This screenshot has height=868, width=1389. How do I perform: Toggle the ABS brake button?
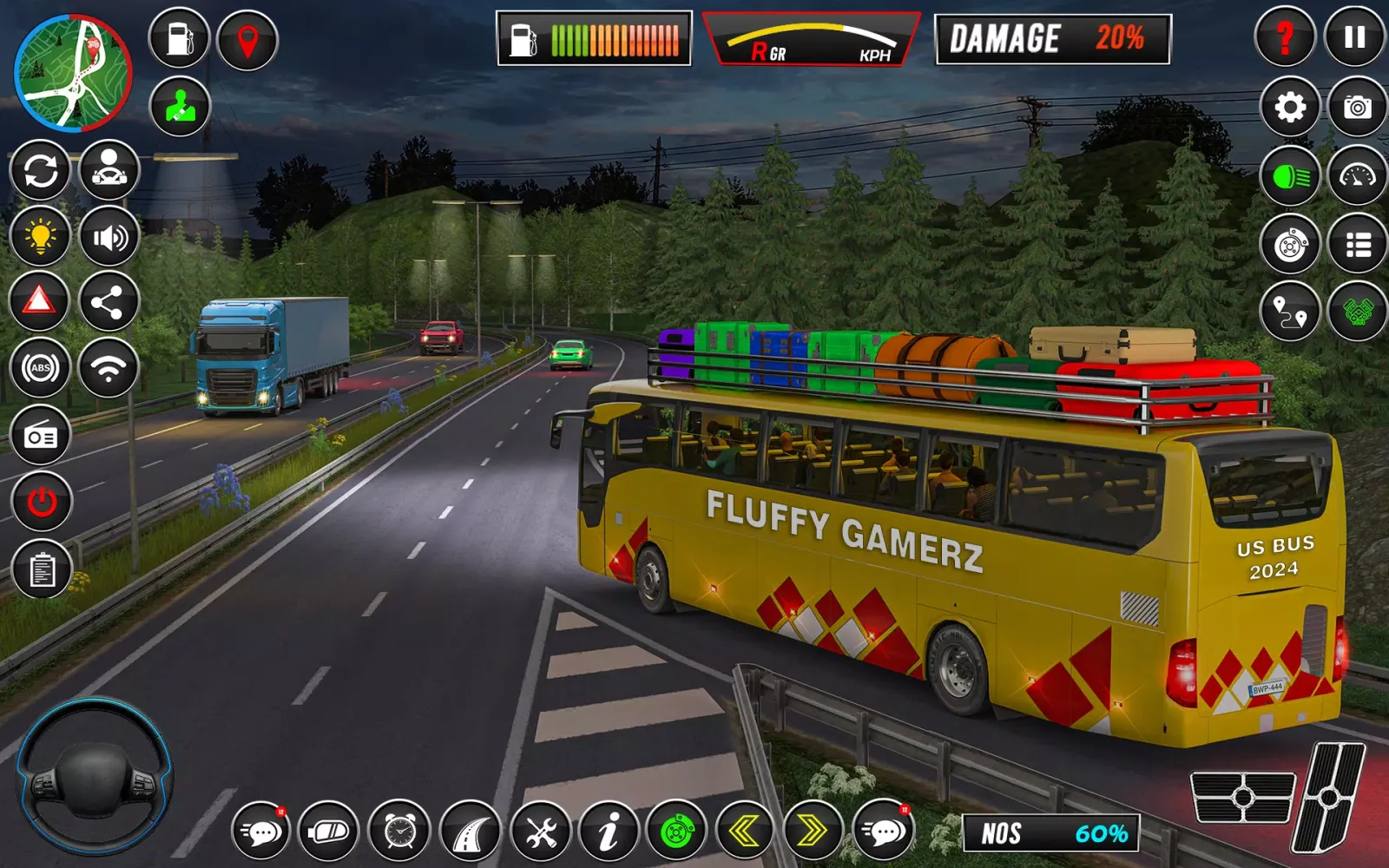tap(40, 368)
